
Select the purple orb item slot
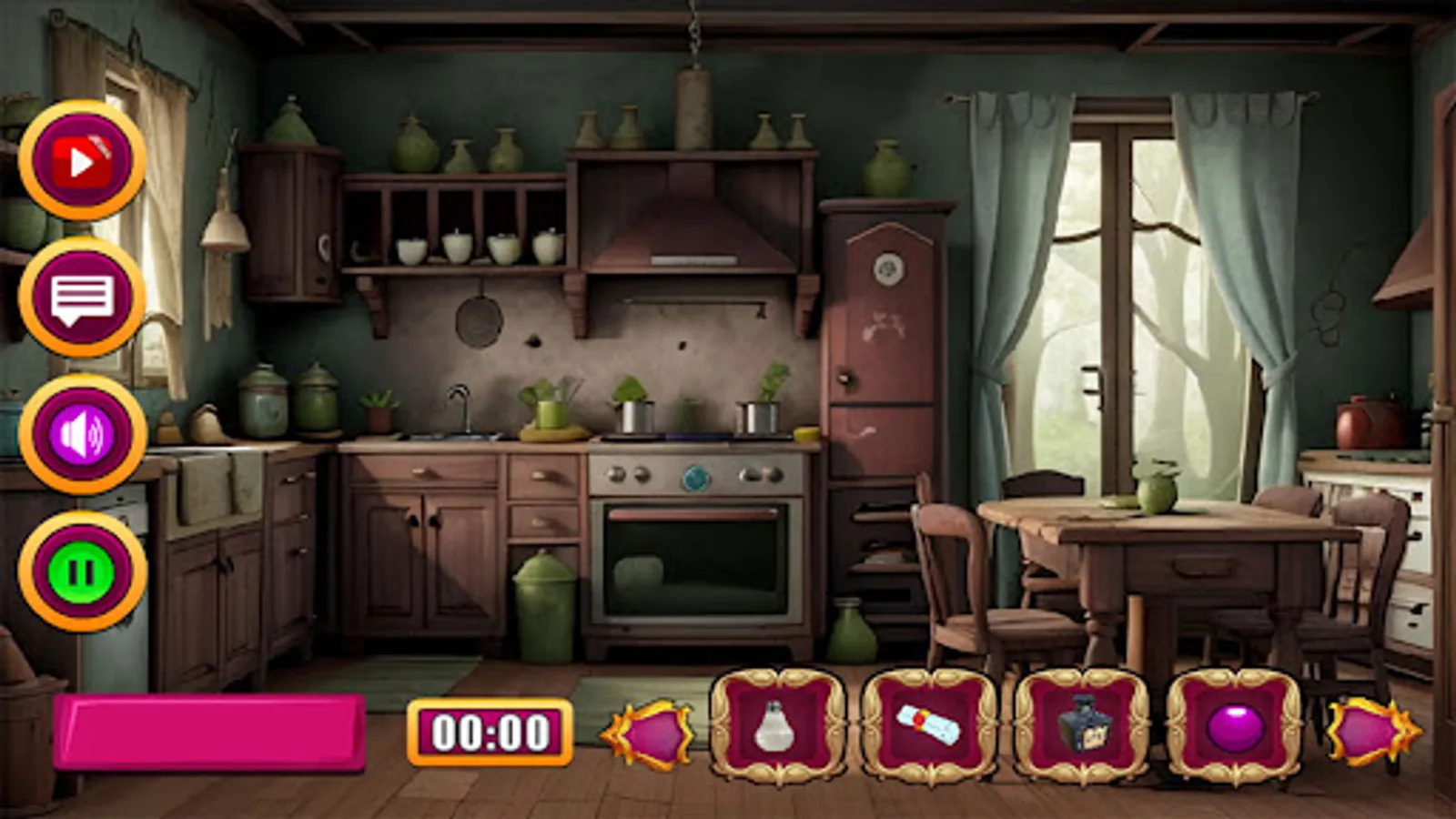tap(1233, 726)
